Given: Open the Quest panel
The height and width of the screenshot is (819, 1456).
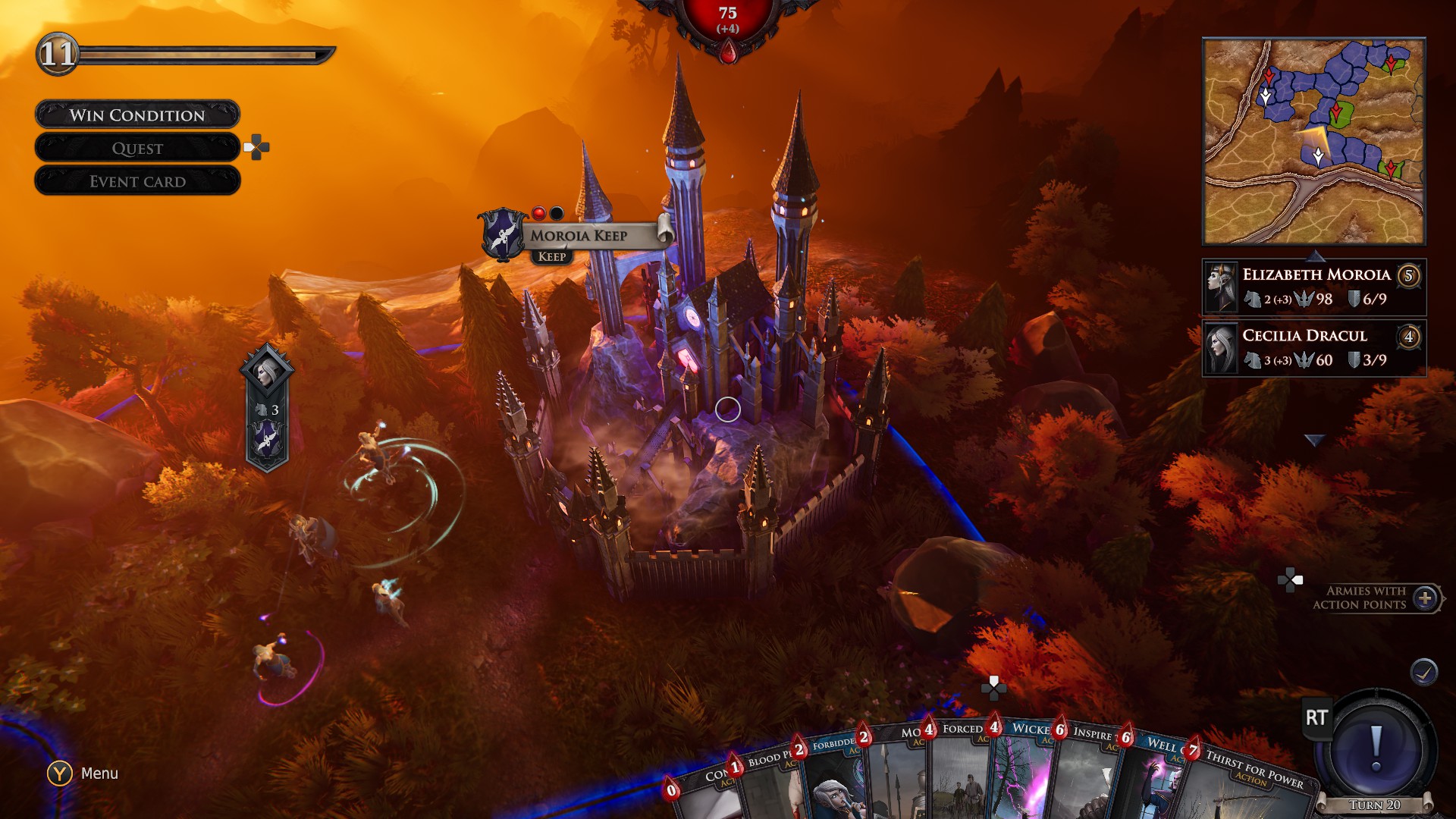Looking at the screenshot, I should pos(137,148).
